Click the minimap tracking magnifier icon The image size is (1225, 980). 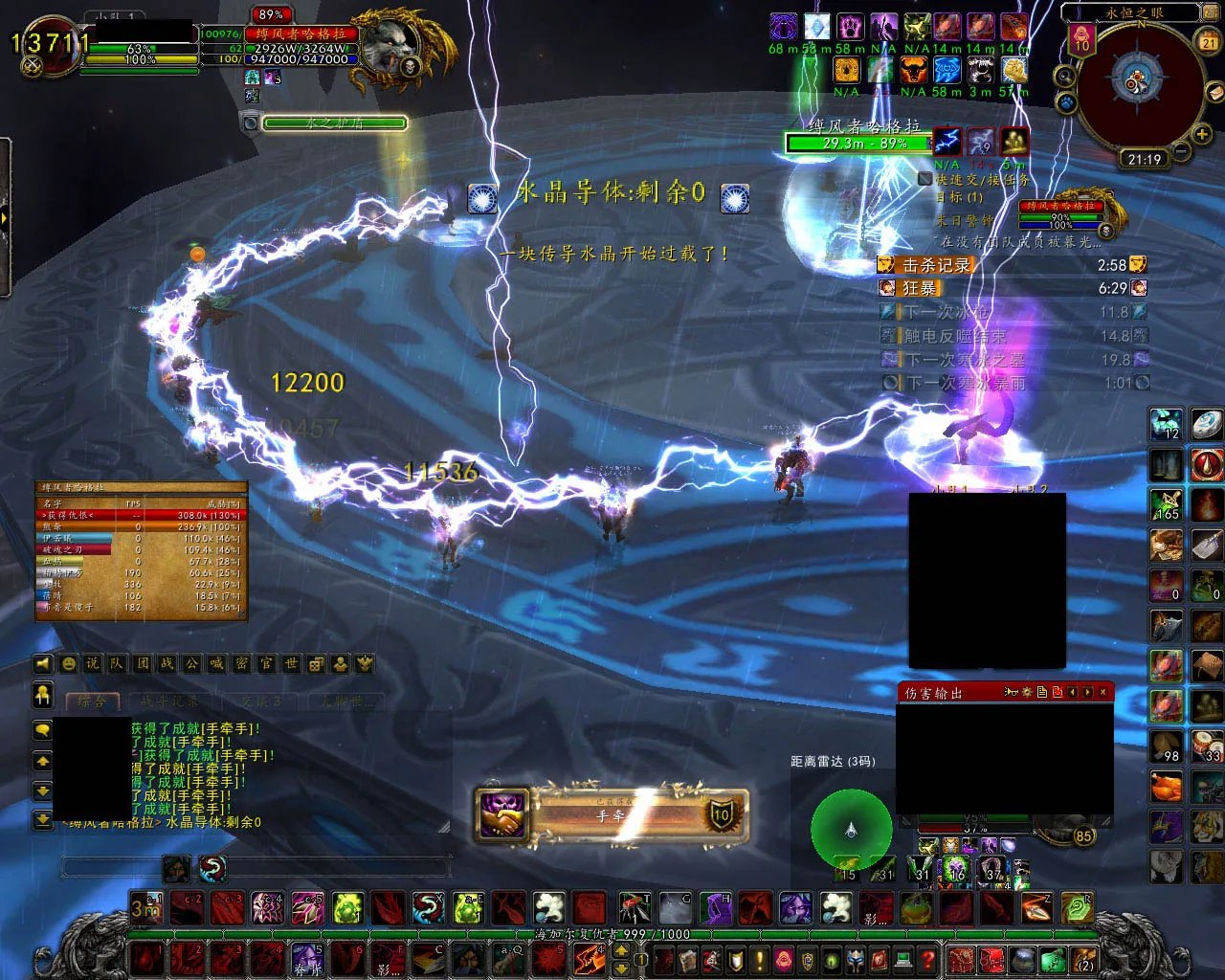[1064, 77]
